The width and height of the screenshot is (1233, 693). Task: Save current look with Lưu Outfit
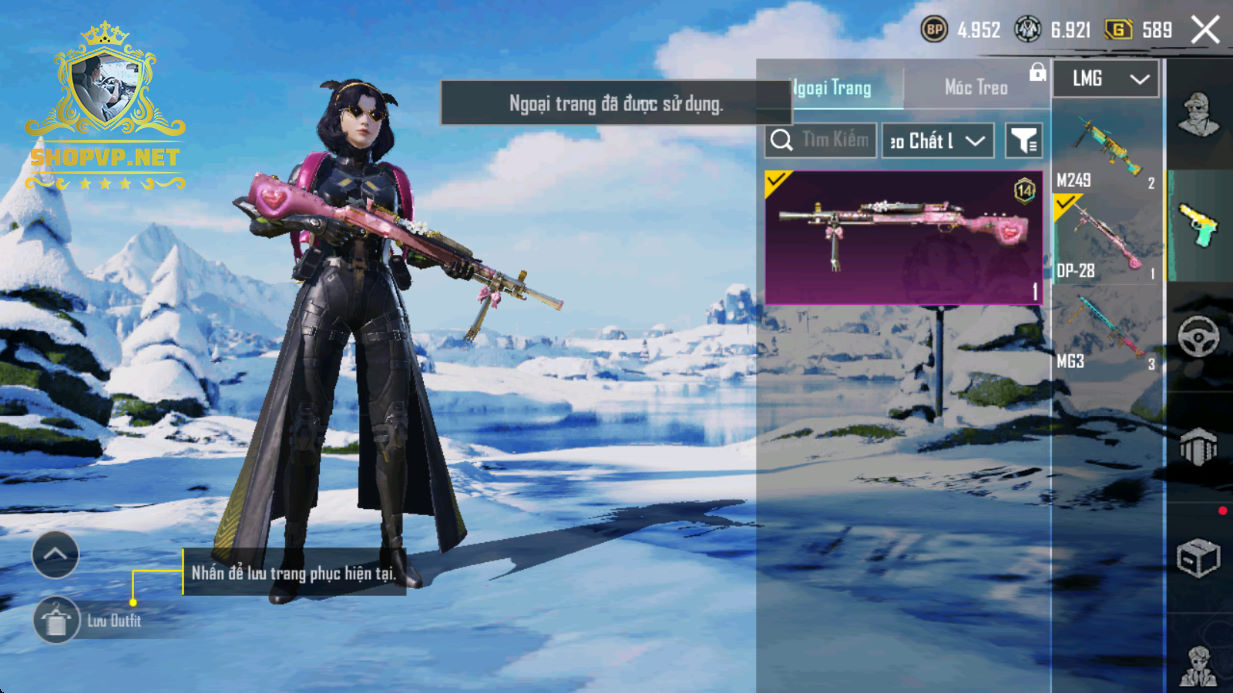pos(57,621)
